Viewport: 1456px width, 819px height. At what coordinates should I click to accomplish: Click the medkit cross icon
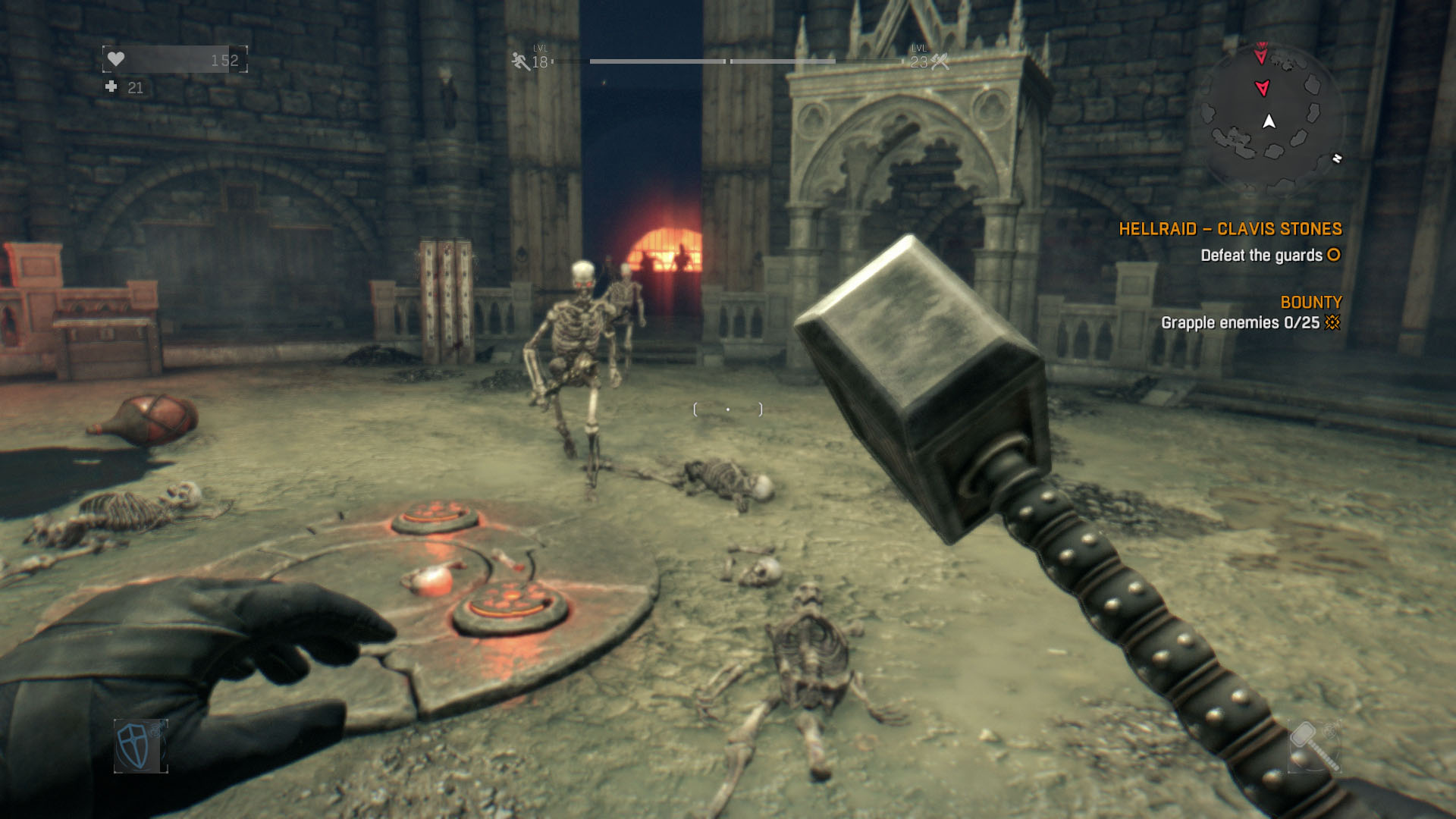[x=111, y=87]
